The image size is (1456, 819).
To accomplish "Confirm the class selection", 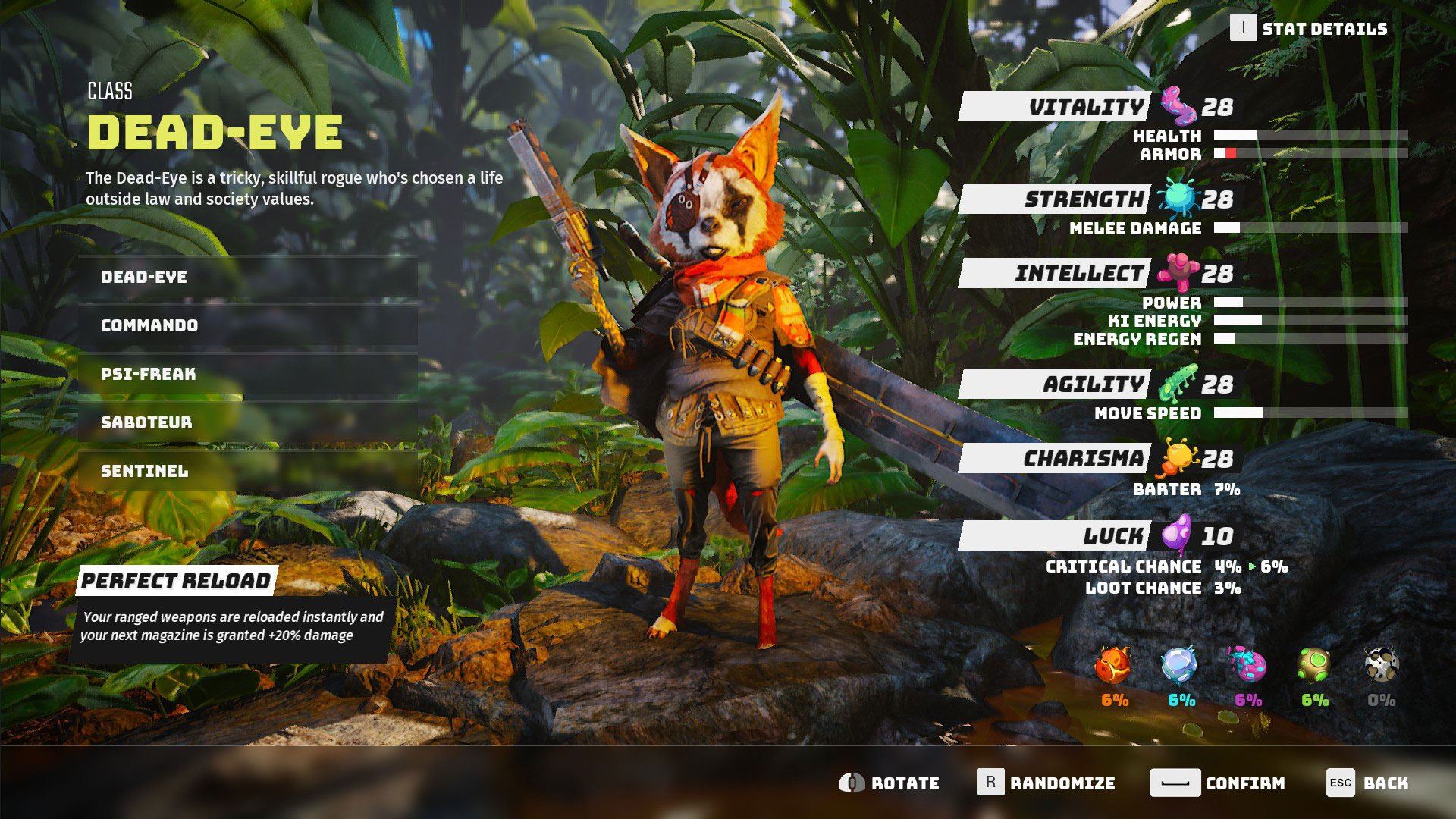I will [x=1217, y=783].
